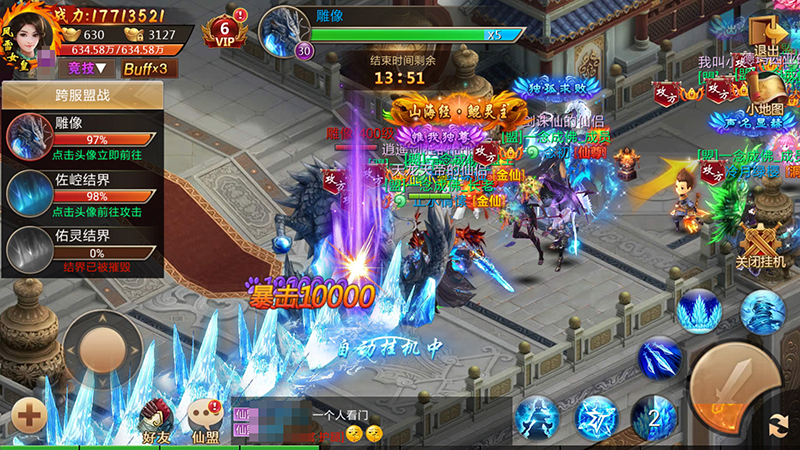The width and height of the screenshot is (800, 450).
Task: Select the 佑灵结界 destroyed barrier row
Action: [82, 247]
